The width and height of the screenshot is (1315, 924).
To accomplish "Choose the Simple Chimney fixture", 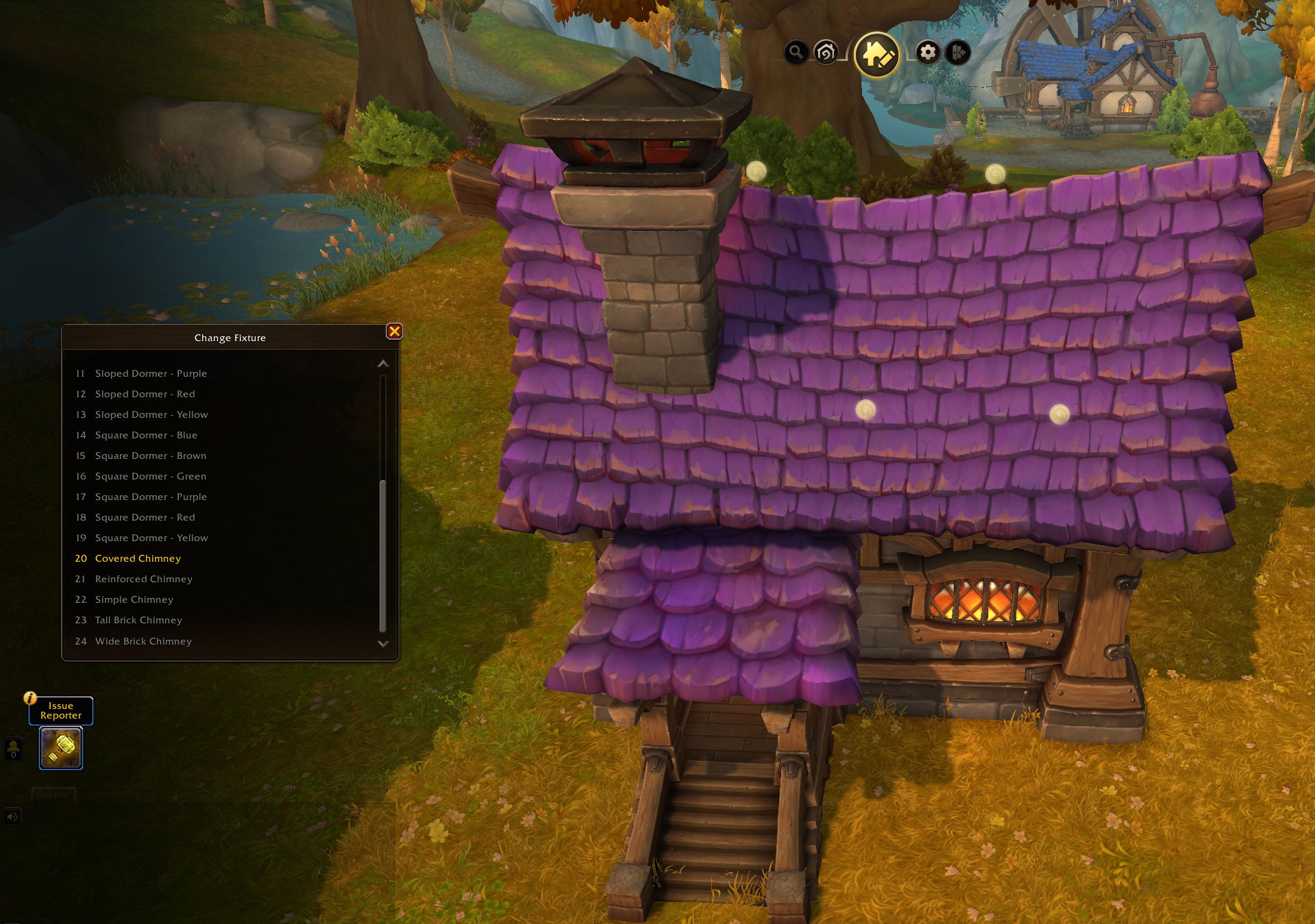I will click(134, 599).
